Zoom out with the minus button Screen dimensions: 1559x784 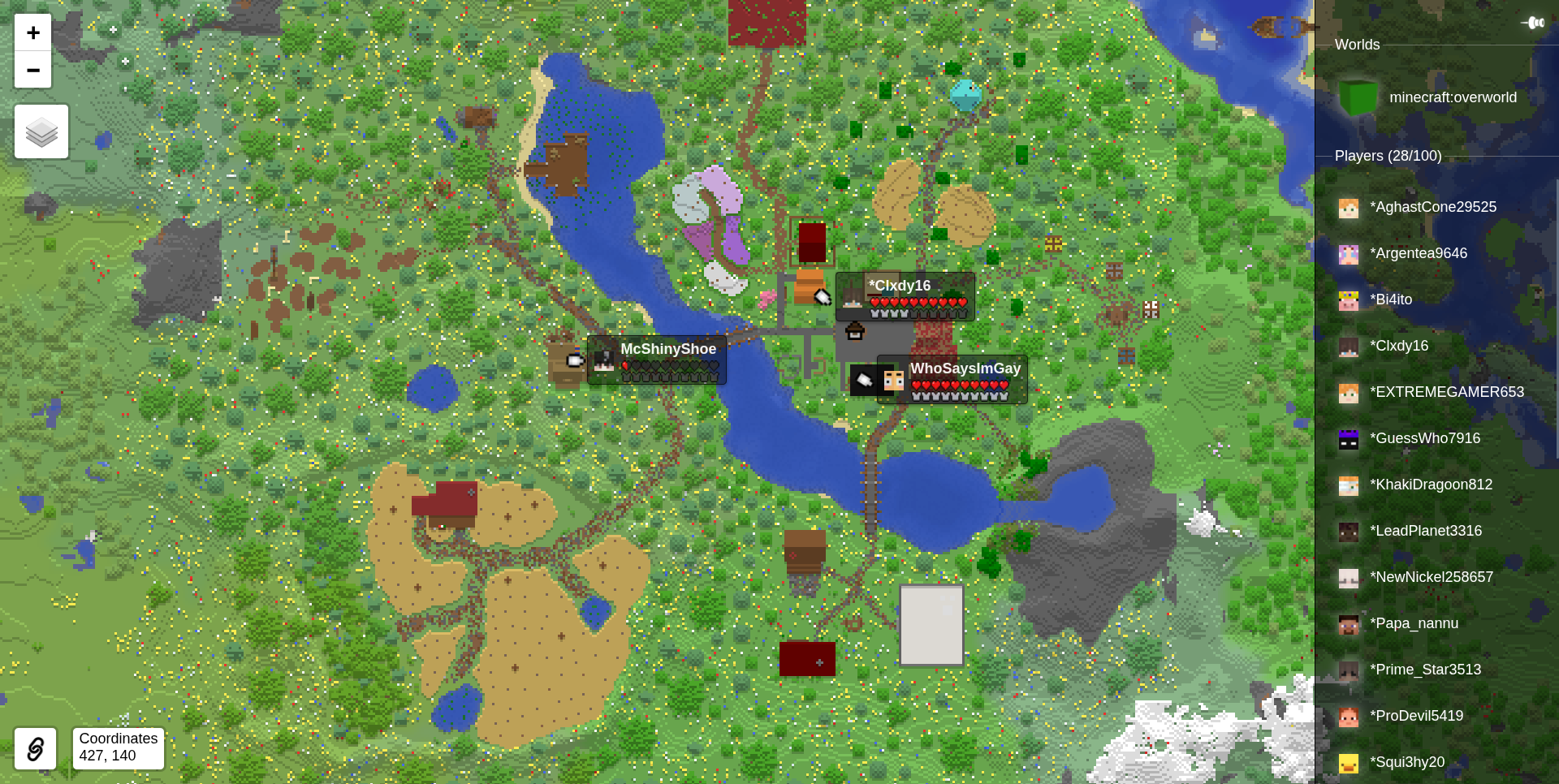click(x=32, y=70)
